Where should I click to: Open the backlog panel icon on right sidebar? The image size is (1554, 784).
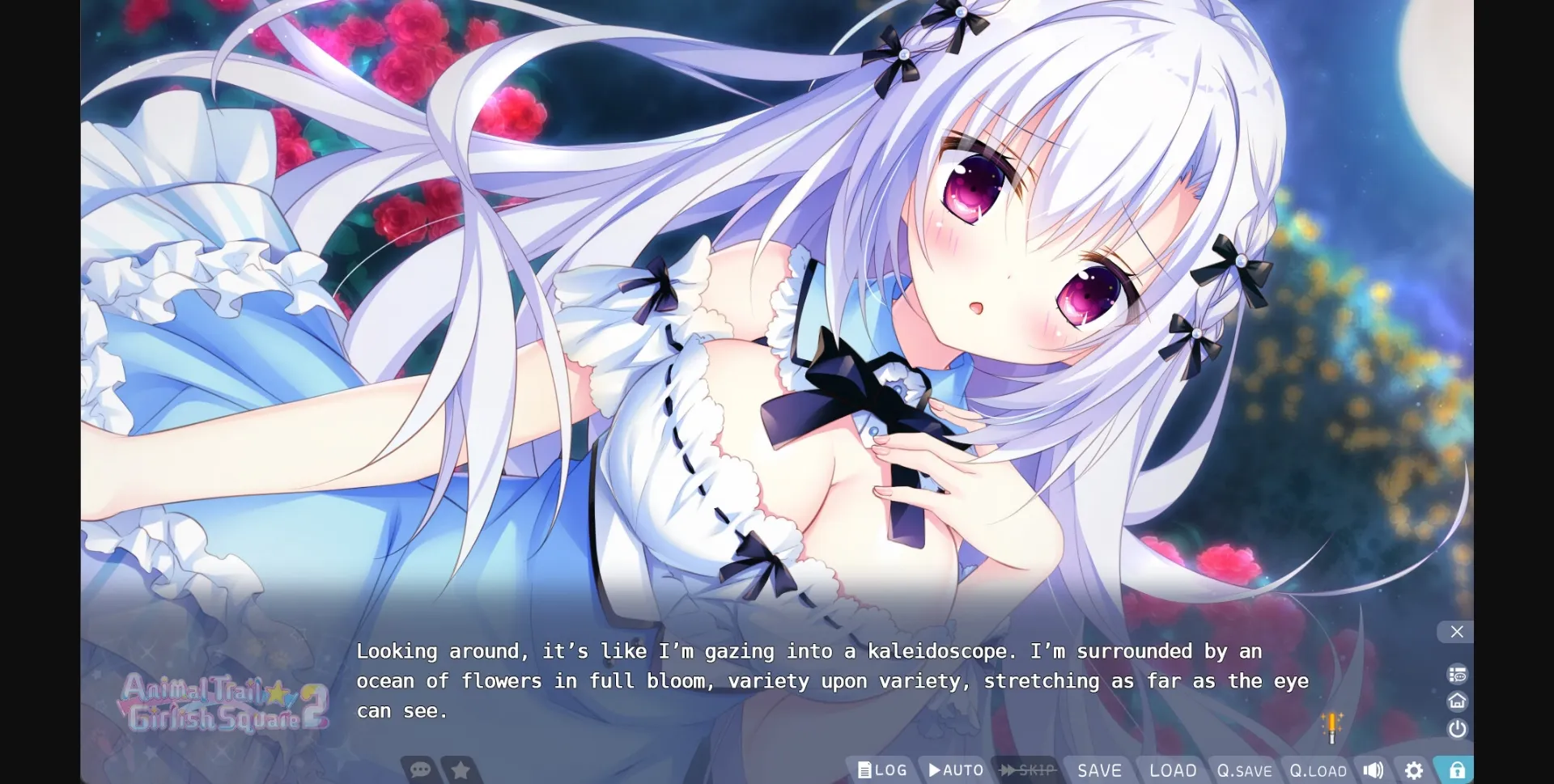(x=1457, y=673)
